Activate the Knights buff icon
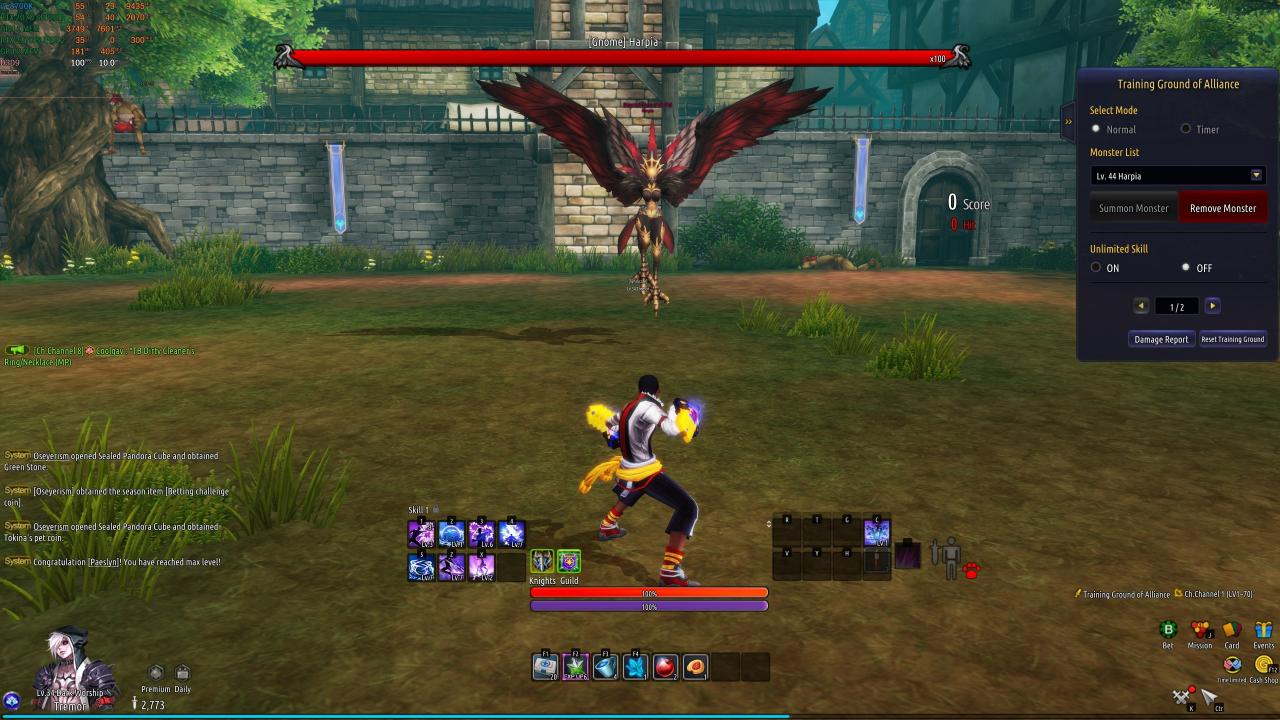This screenshot has height=720, width=1280. 542,561
